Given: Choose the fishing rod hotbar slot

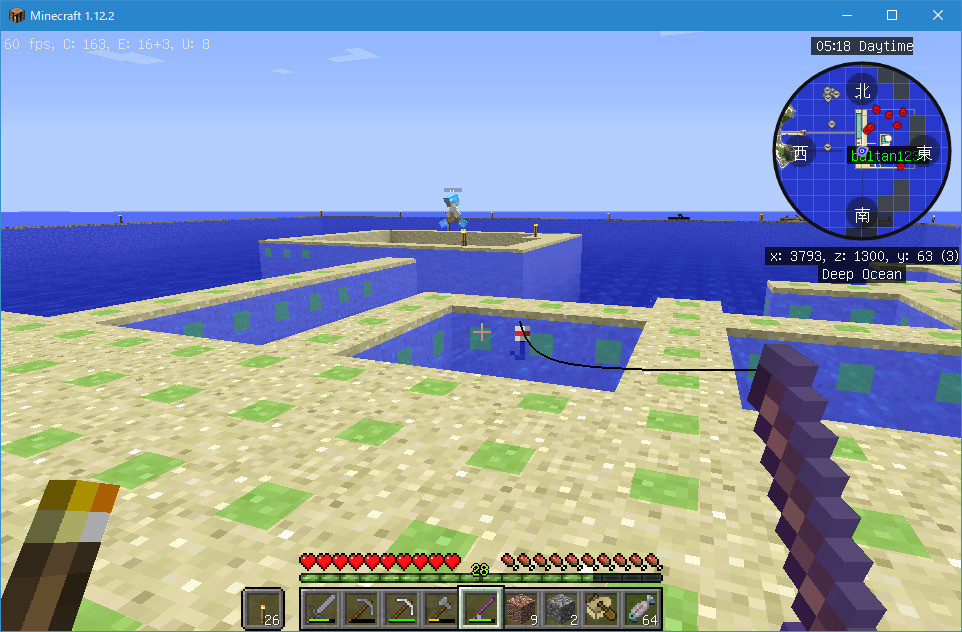Looking at the screenshot, I should (481, 607).
